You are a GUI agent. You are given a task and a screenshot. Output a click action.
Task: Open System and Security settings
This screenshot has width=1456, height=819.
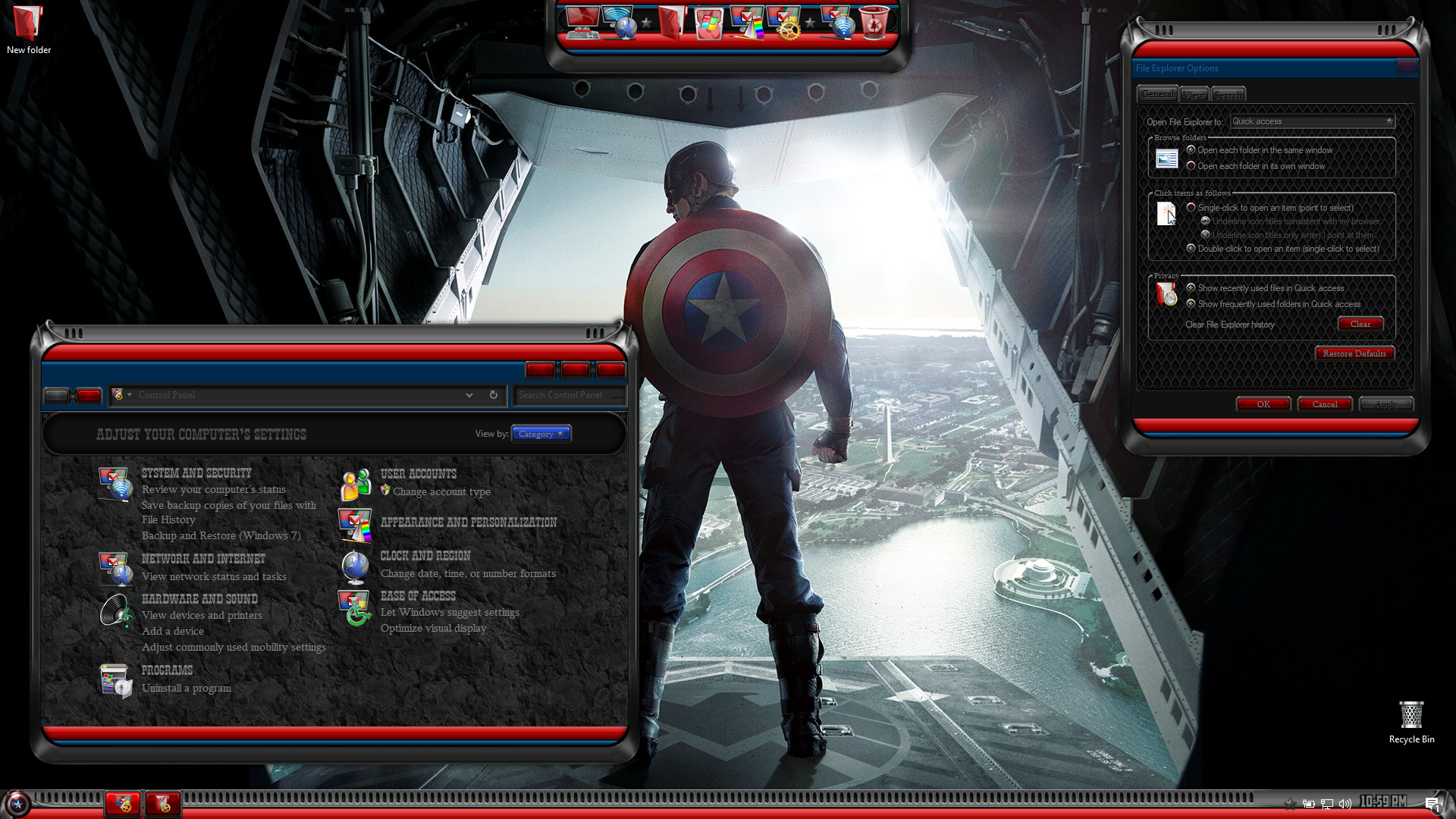tap(196, 473)
